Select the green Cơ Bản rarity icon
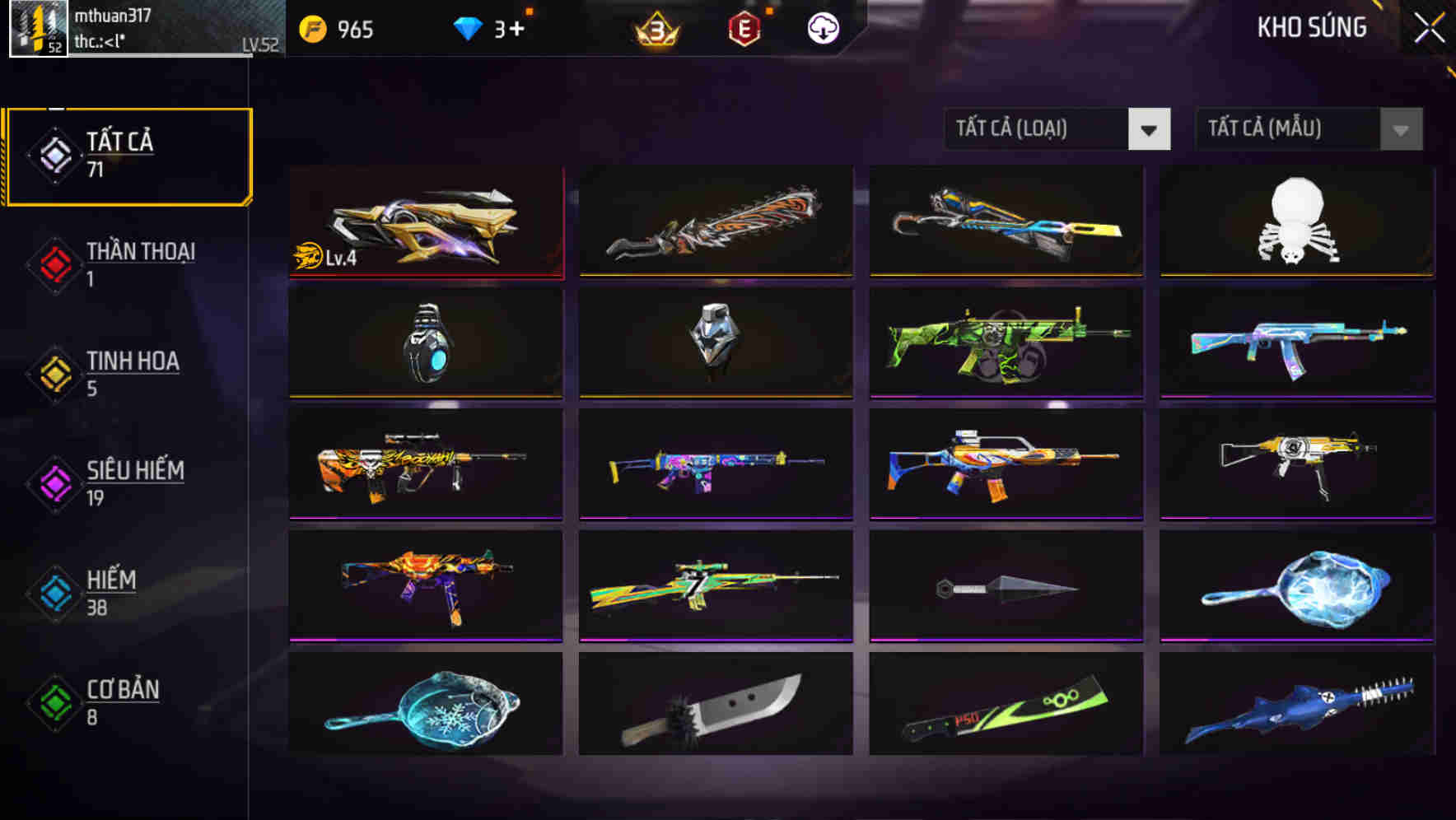This screenshot has width=1456, height=820. pyautogui.click(x=53, y=701)
